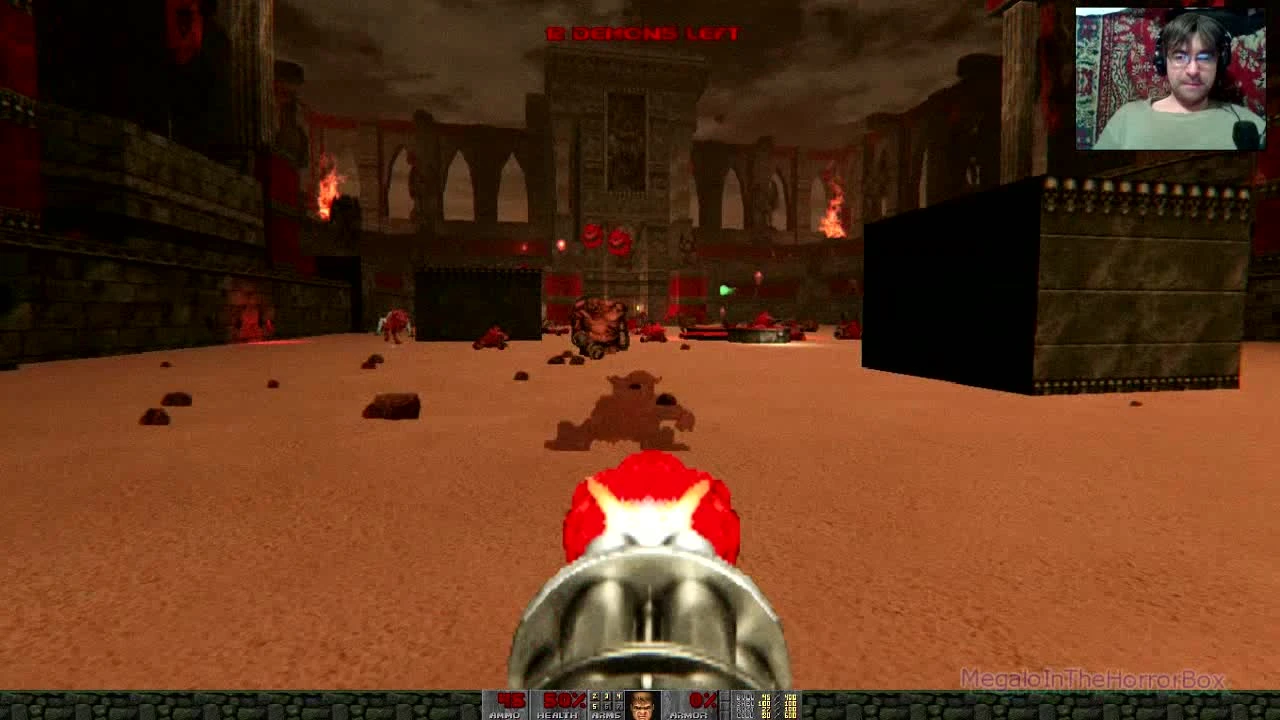Click the SHEL ammo row showing 100
The height and width of the screenshot is (720, 1280).
coord(765,703)
